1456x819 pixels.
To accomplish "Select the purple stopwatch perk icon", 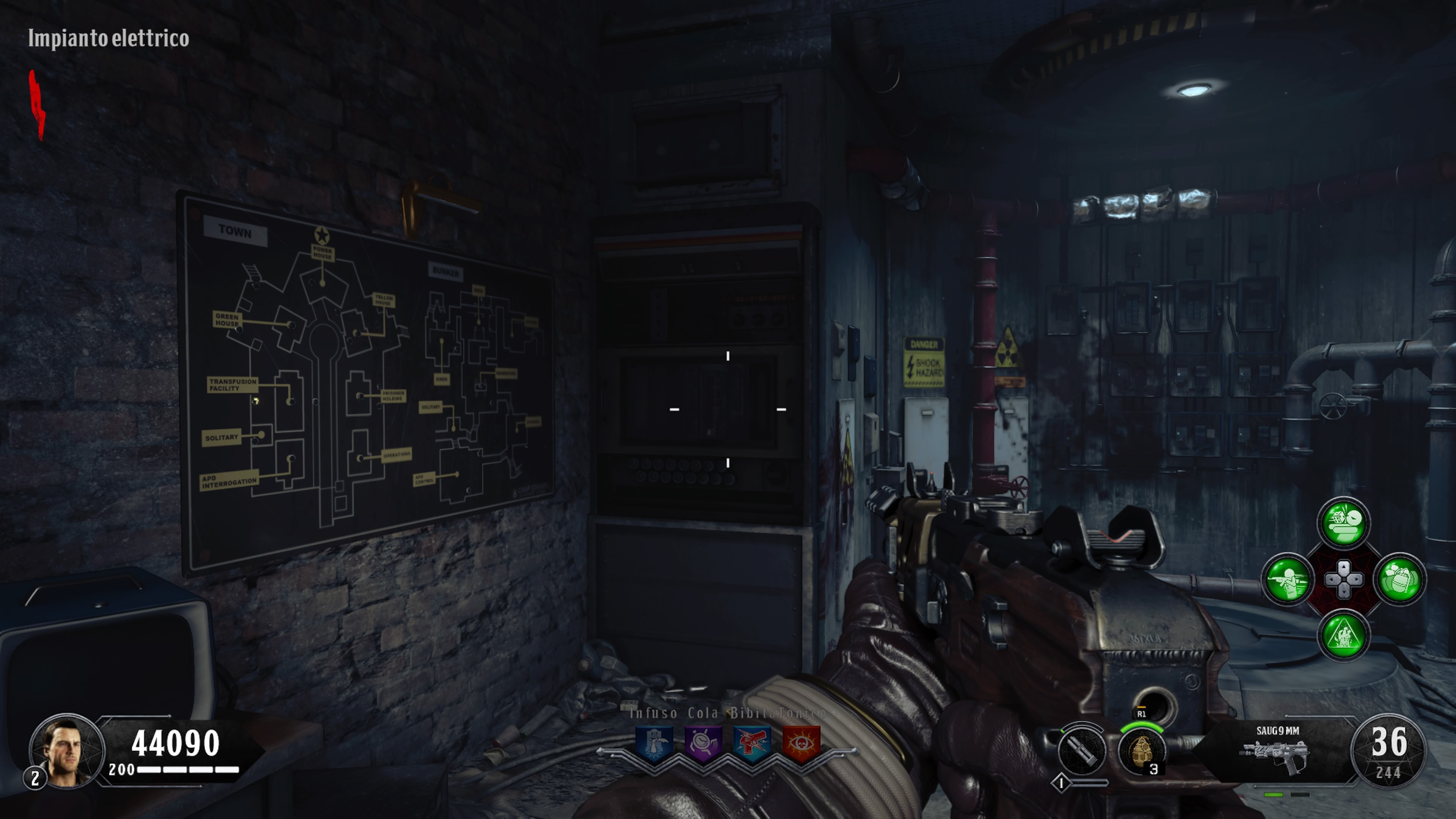I will (x=703, y=744).
